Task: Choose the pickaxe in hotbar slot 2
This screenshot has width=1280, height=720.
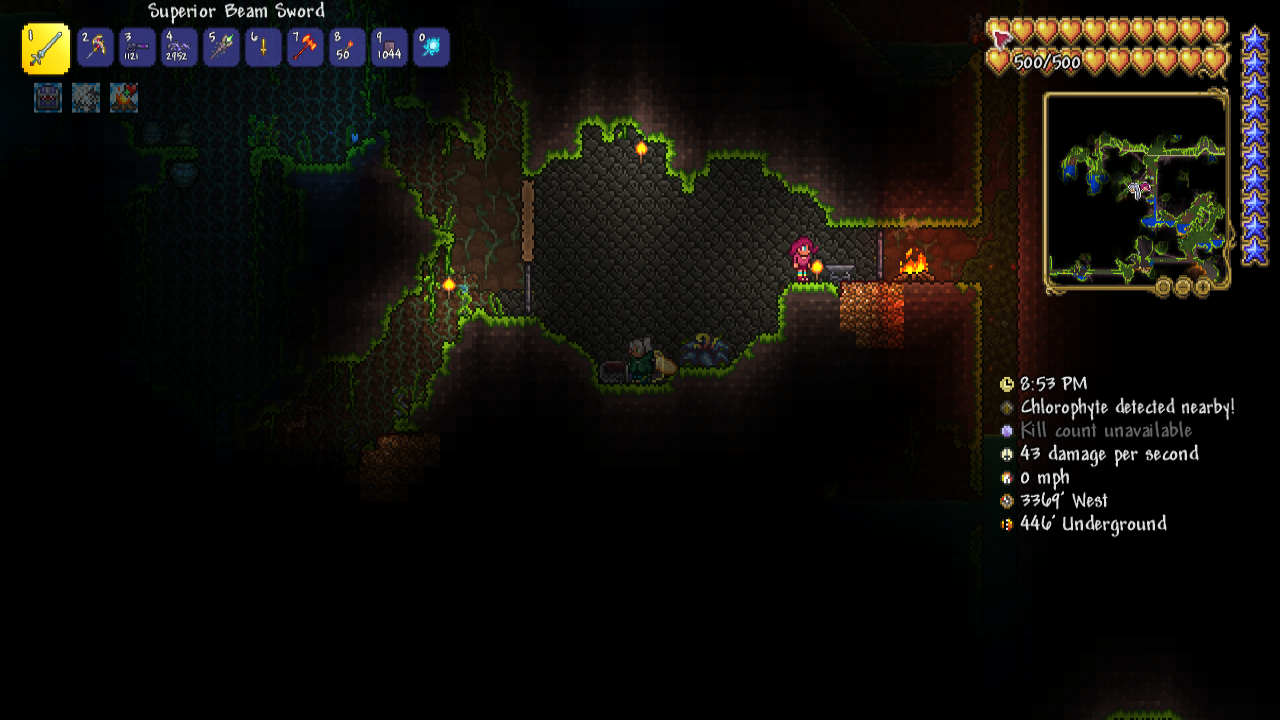Action: (95, 48)
